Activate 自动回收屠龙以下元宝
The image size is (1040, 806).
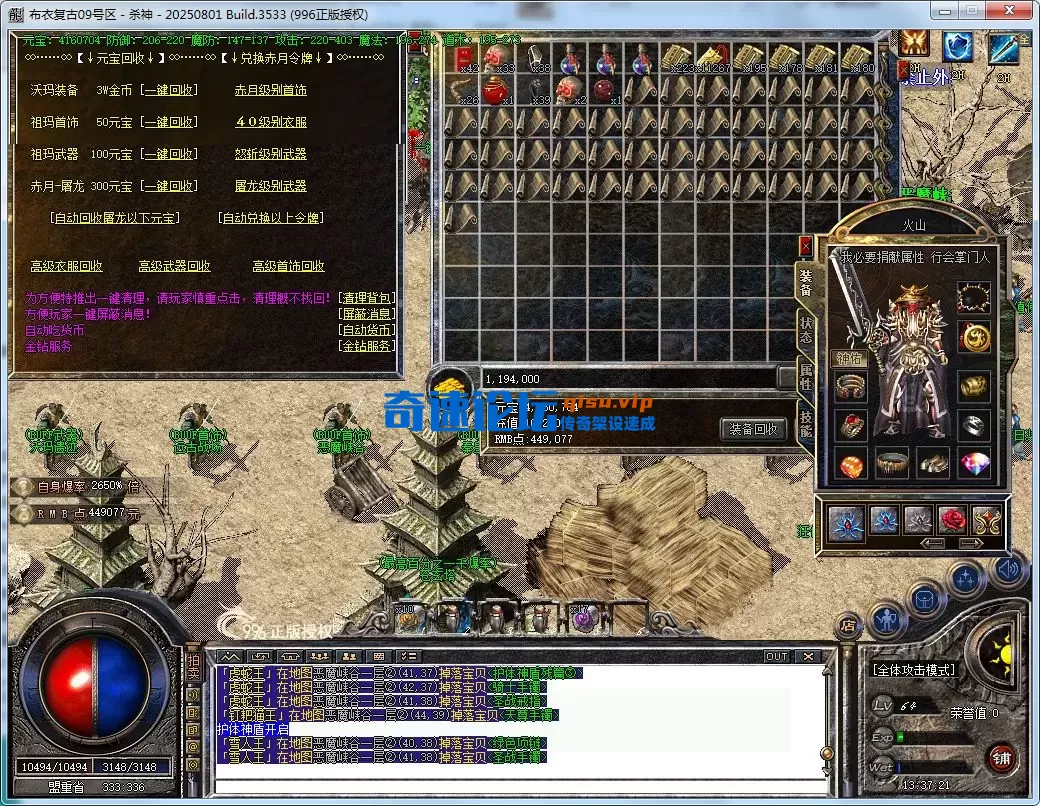(x=115, y=218)
